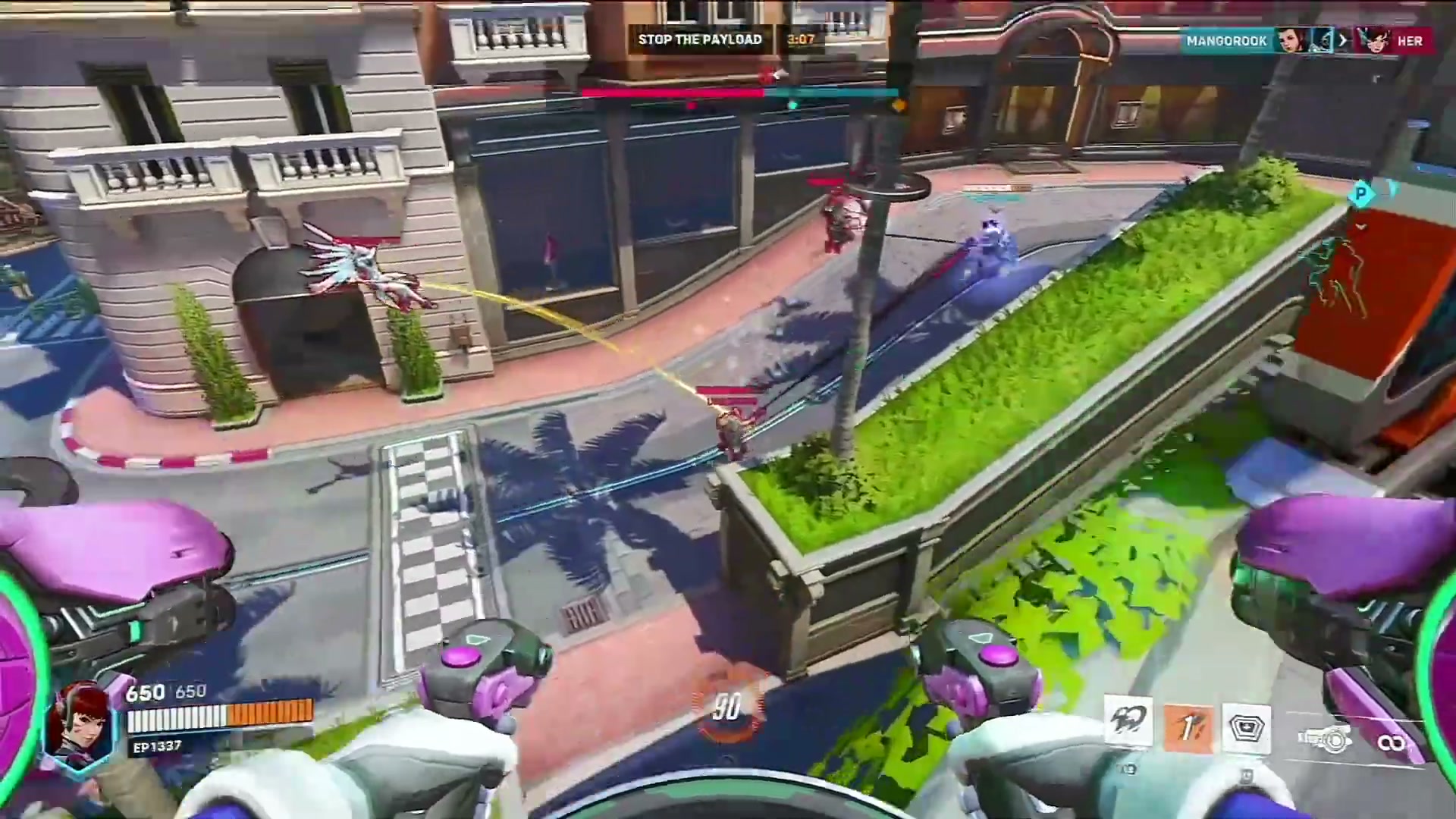Click D.Va's orange armor bar
The width and height of the screenshot is (1456, 819).
[x=269, y=713]
